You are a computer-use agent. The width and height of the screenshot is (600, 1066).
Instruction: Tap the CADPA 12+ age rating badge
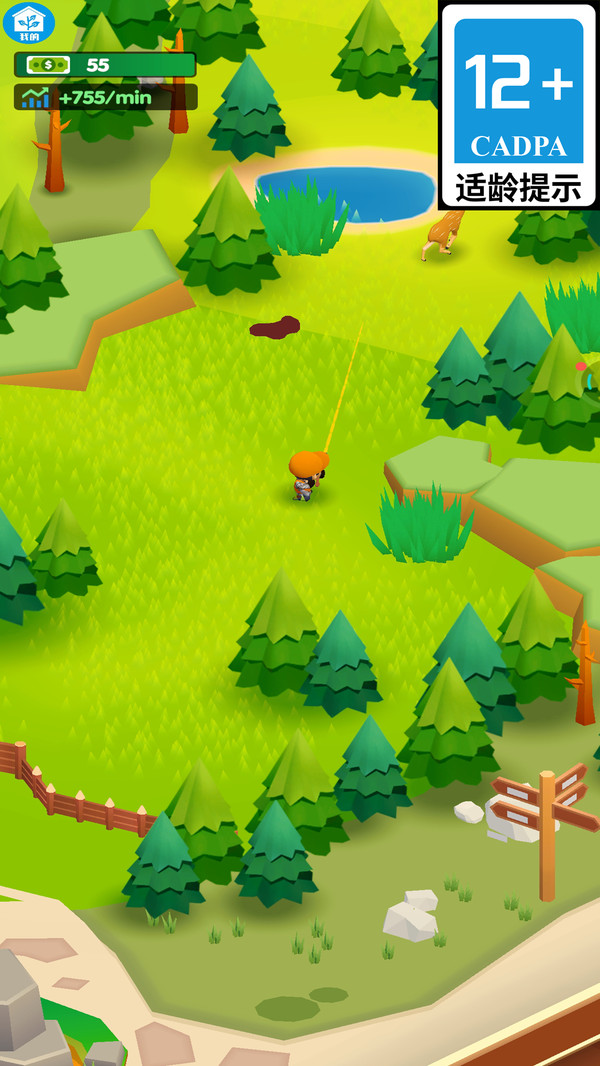click(x=518, y=105)
